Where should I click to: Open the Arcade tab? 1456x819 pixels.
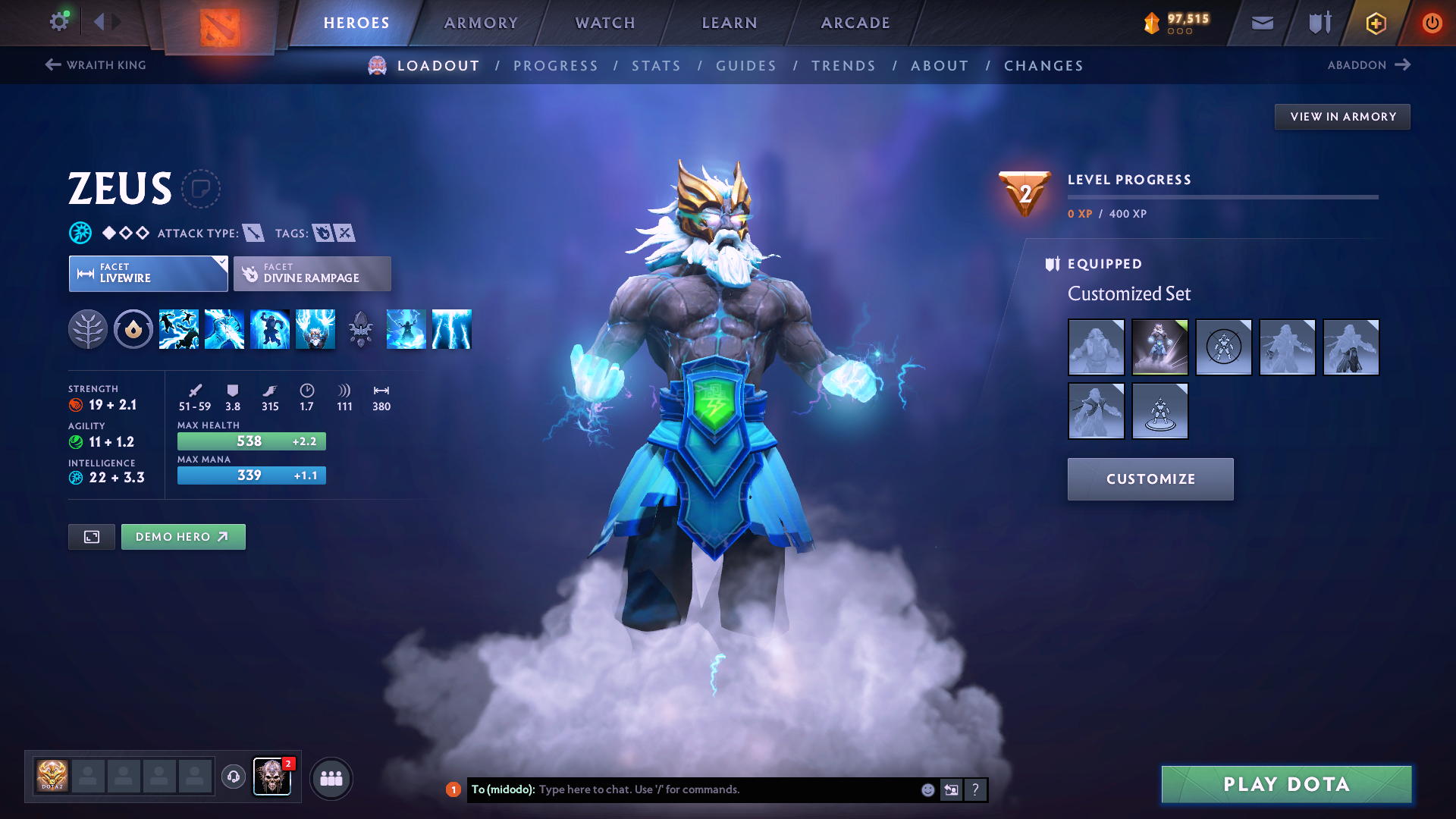[x=855, y=23]
